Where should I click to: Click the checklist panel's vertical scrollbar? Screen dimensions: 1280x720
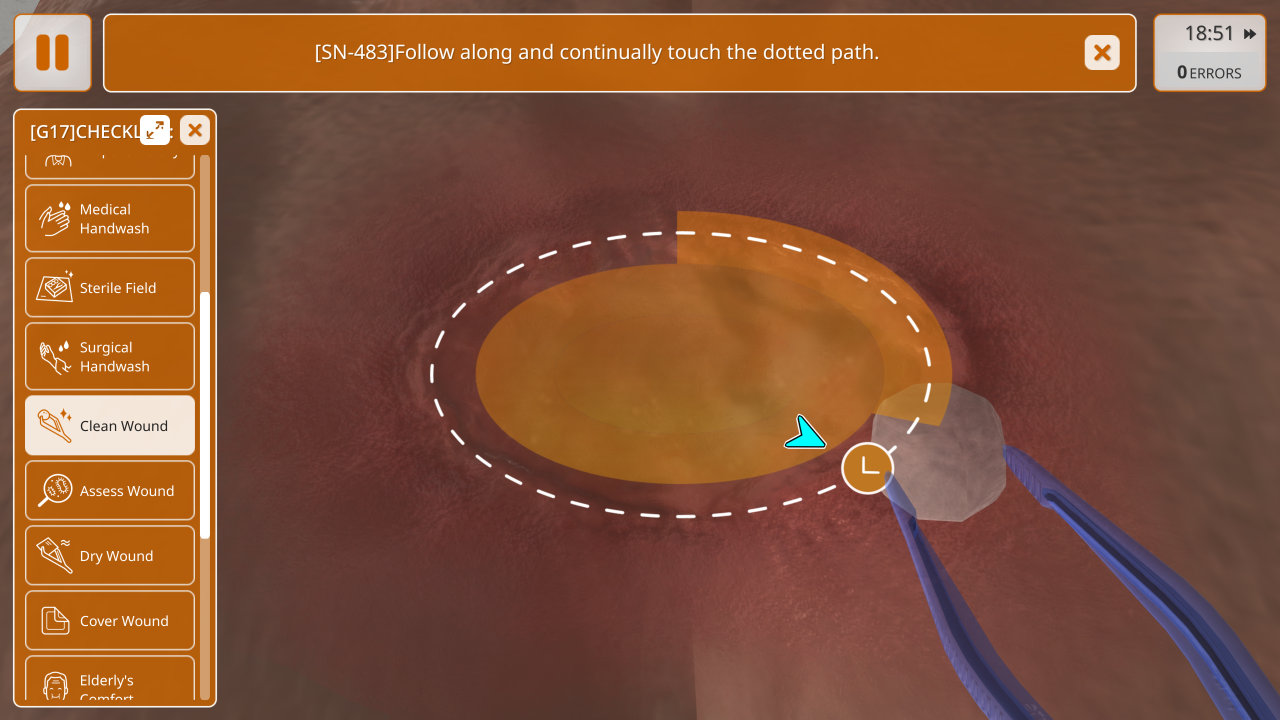(205, 415)
